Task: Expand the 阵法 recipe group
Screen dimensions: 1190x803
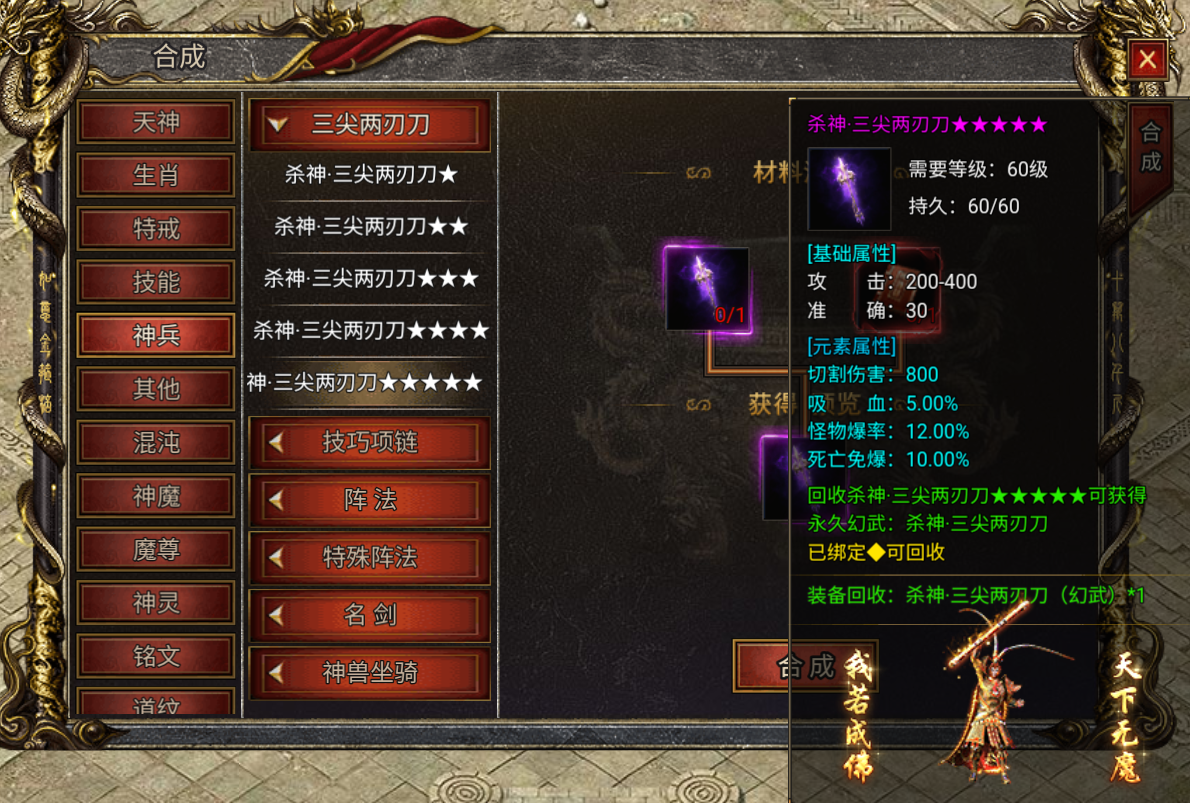Action: tap(369, 500)
